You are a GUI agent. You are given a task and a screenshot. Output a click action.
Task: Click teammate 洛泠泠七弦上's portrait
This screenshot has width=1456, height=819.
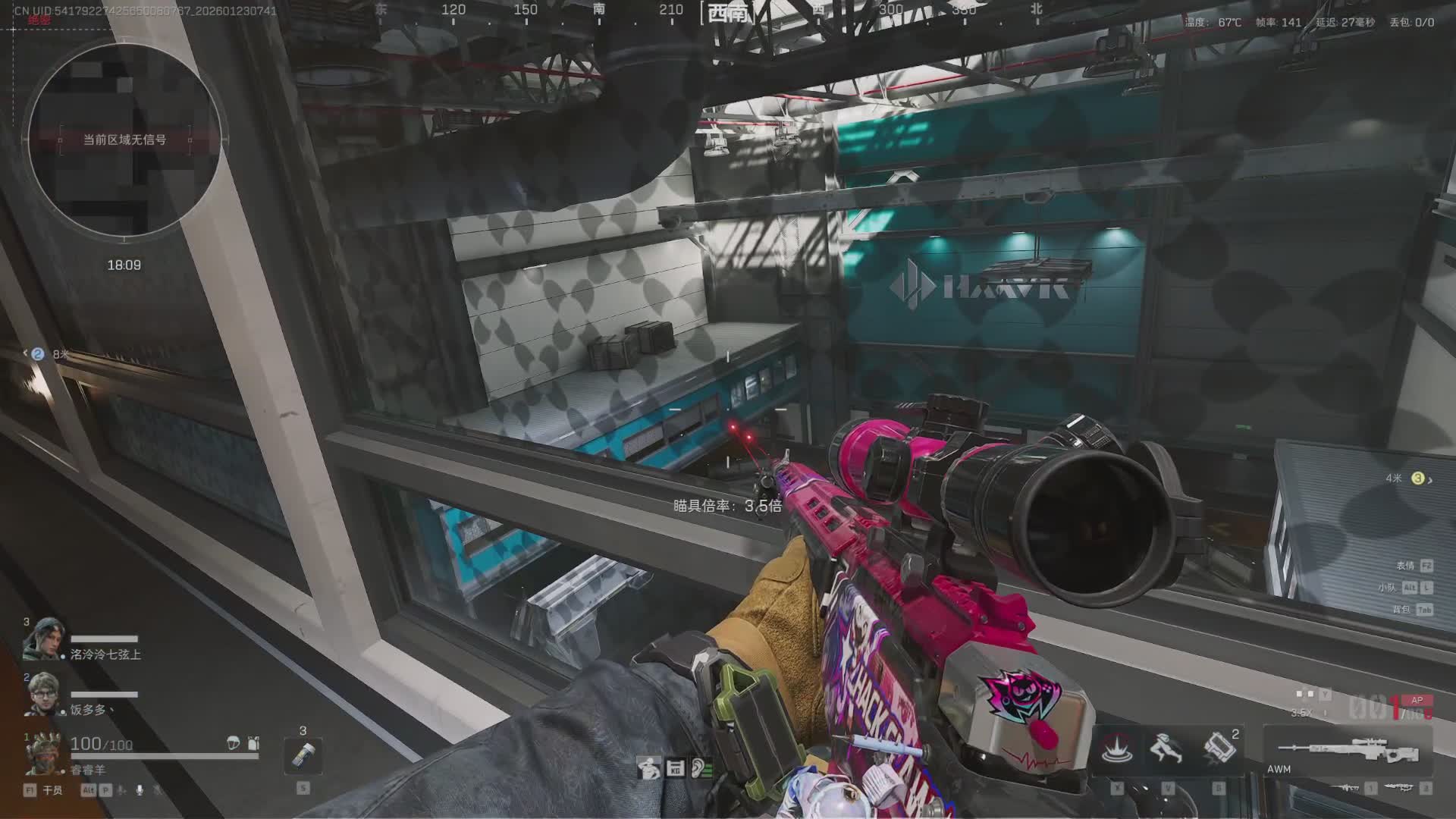pos(43,639)
